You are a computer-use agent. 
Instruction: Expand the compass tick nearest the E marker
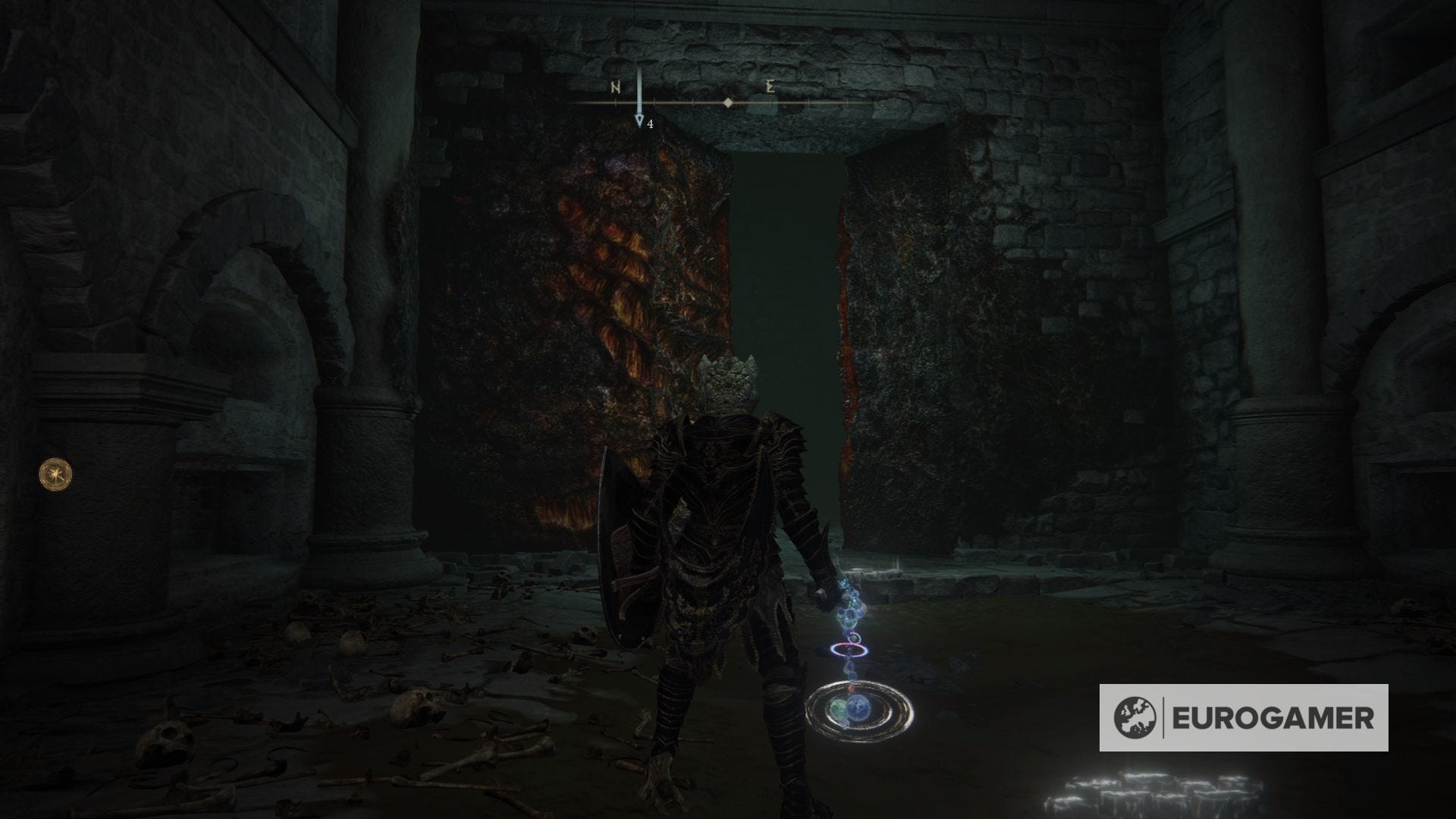pyautogui.click(x=771, y=102)
